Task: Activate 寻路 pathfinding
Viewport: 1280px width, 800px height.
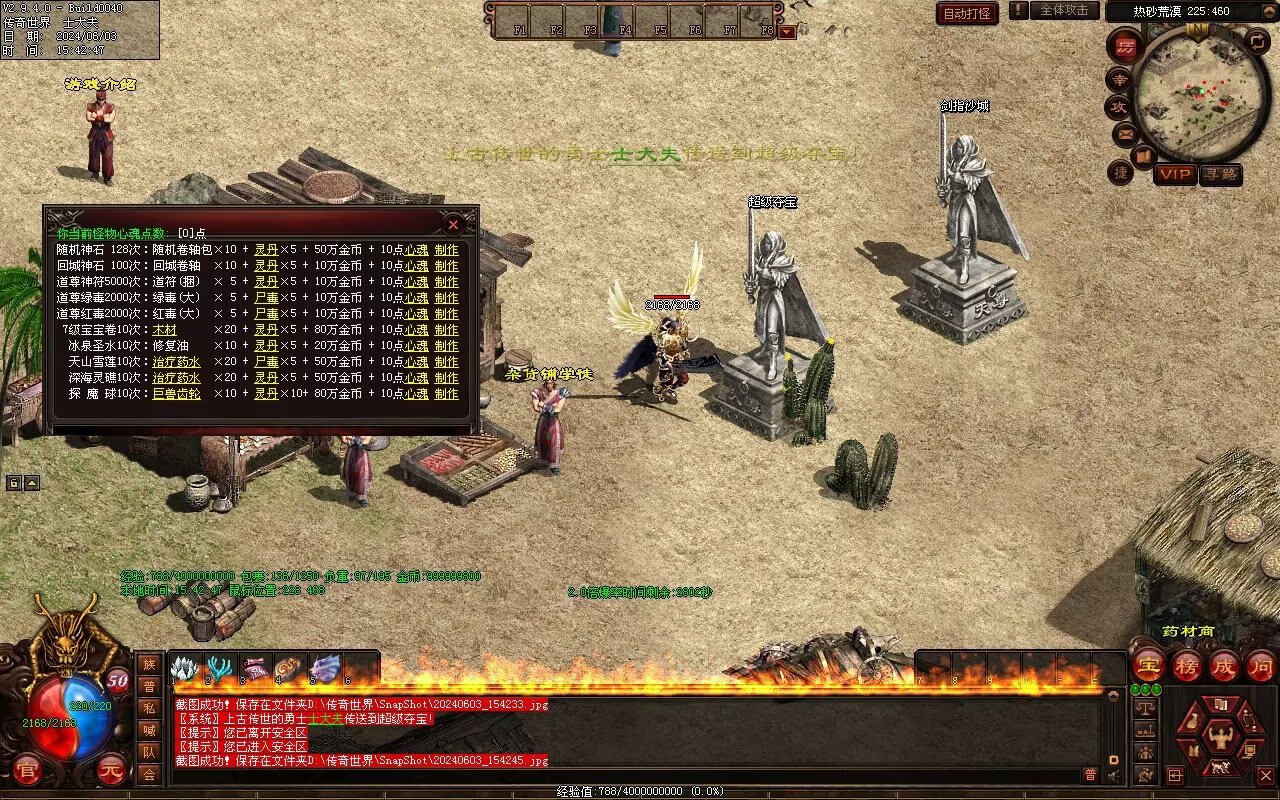Action: point(1220,174)
